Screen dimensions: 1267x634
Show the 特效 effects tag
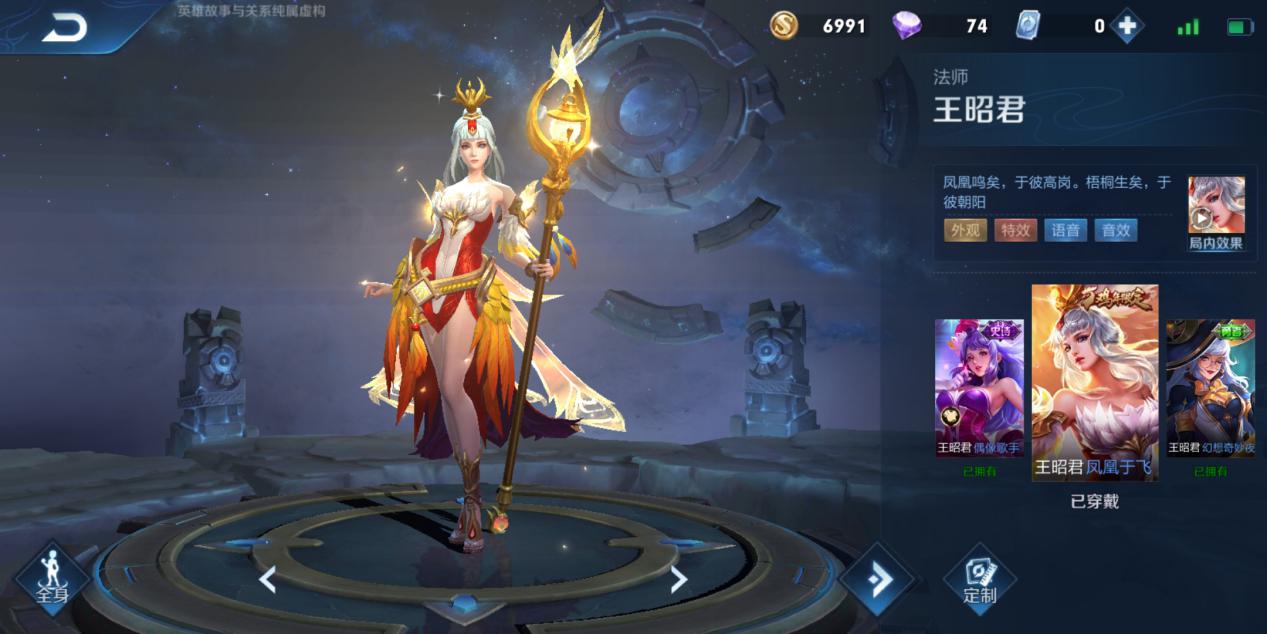click(x=1015, y=230)
